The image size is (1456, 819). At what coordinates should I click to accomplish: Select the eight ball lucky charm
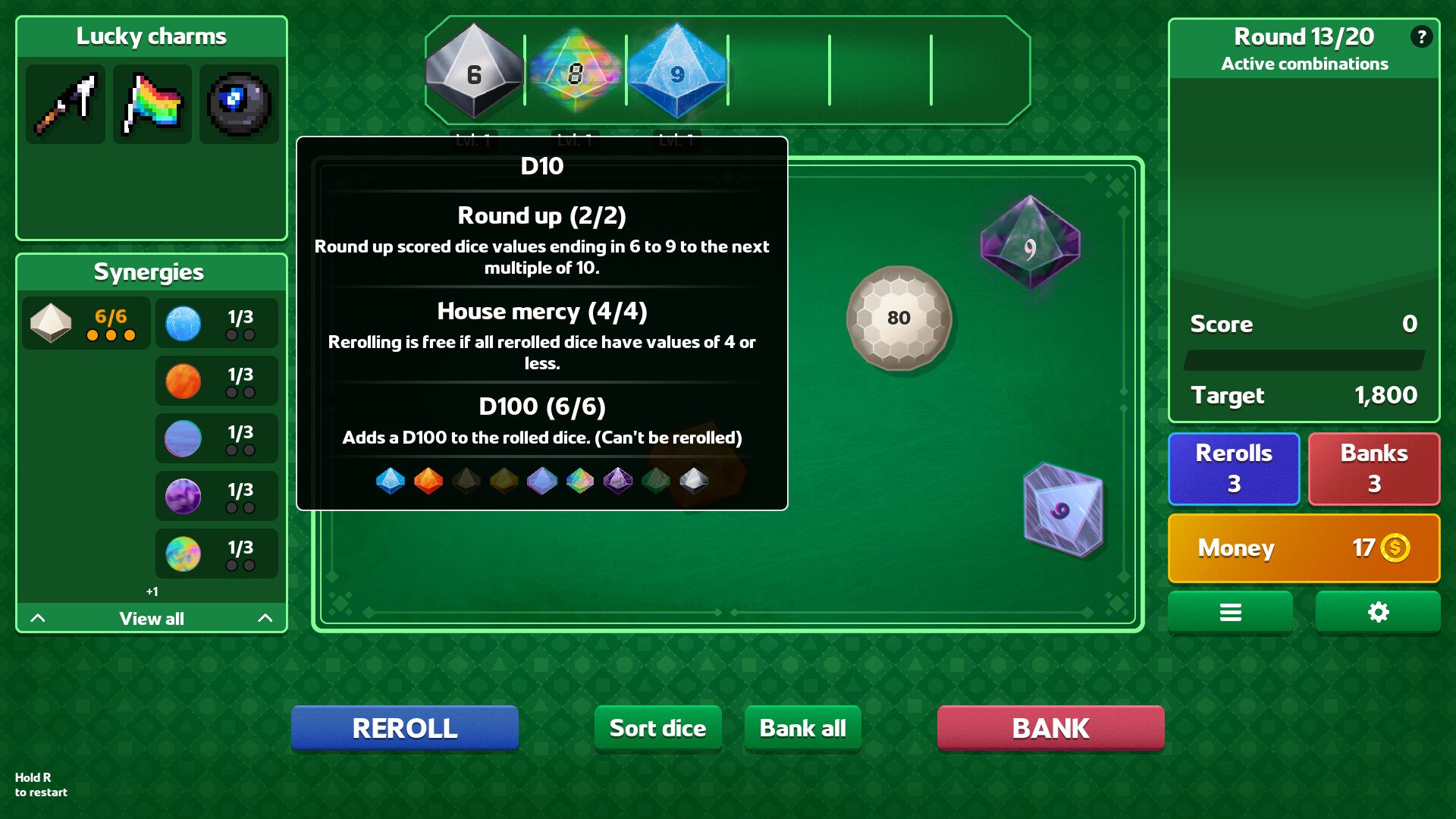[239, 104]
